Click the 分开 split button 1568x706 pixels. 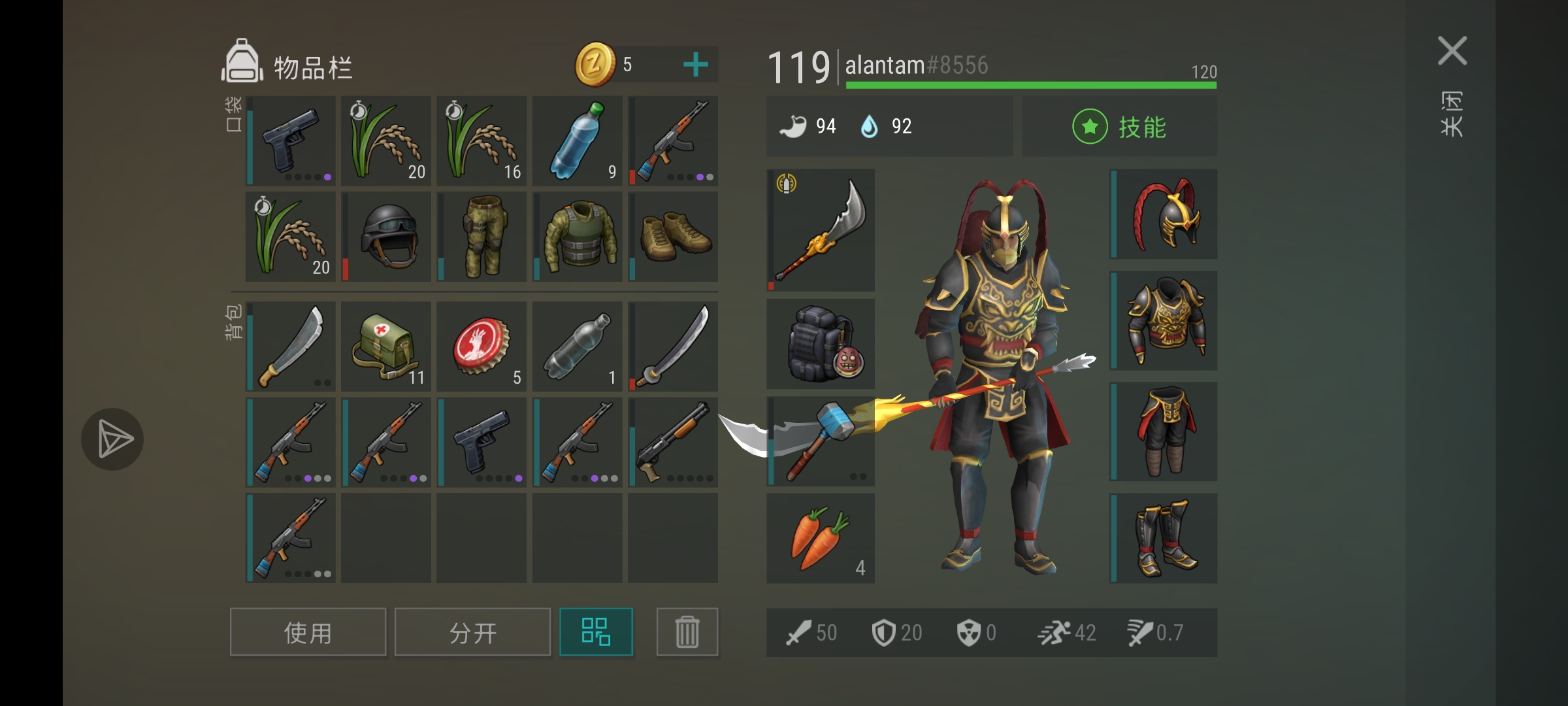(472, 632)
